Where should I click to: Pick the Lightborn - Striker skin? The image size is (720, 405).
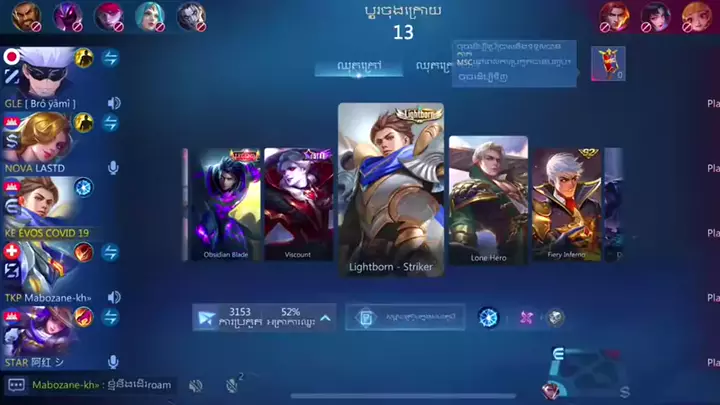(390, 190)
